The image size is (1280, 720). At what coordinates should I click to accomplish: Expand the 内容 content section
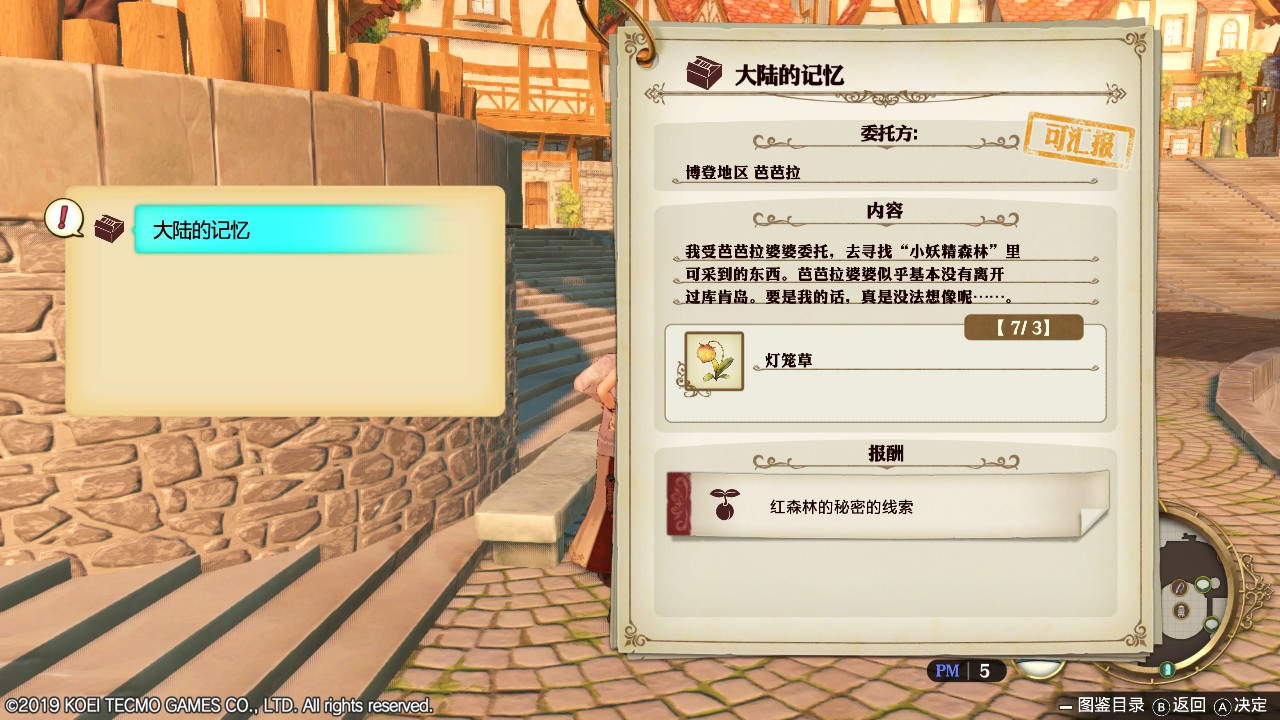(x=886, y=211)
